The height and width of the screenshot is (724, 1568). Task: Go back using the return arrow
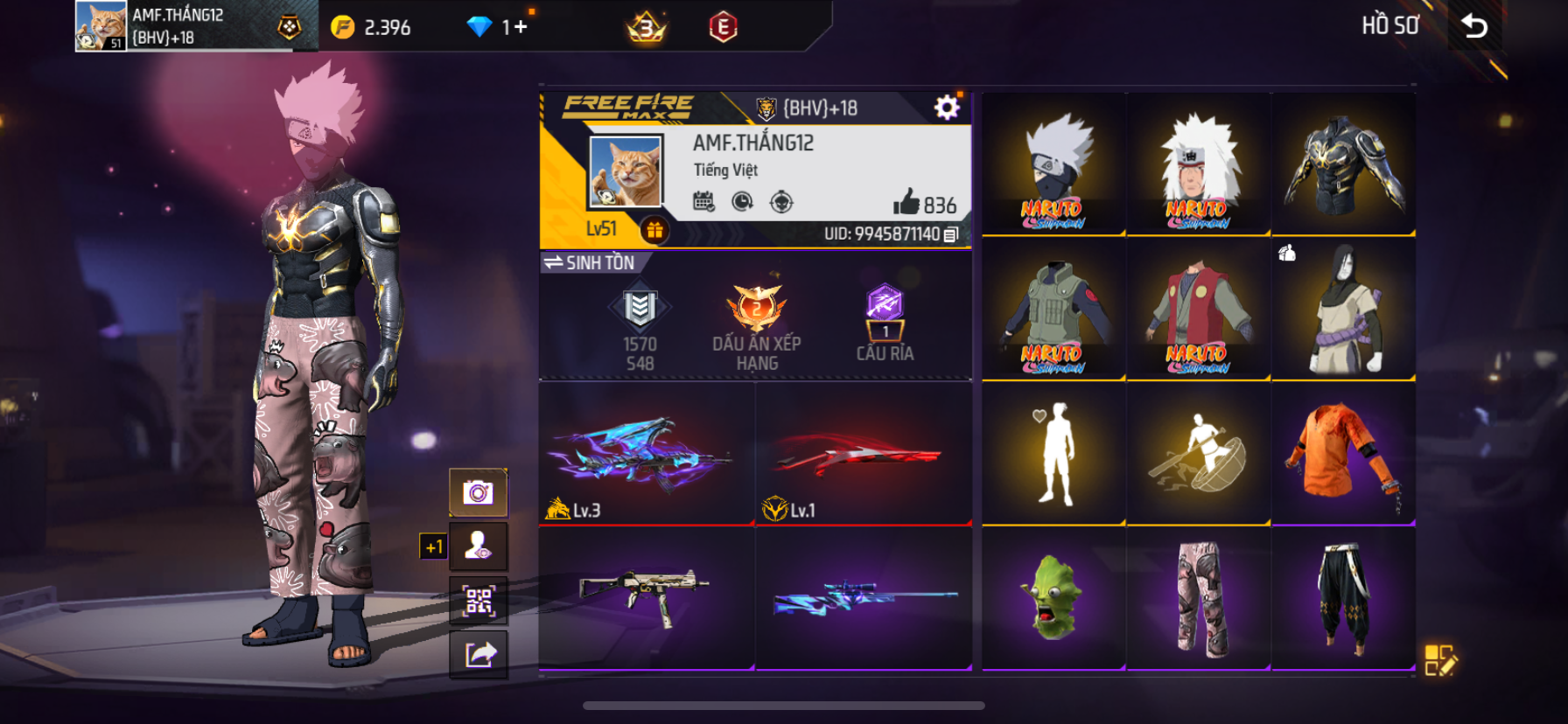tap(1475, 26)
